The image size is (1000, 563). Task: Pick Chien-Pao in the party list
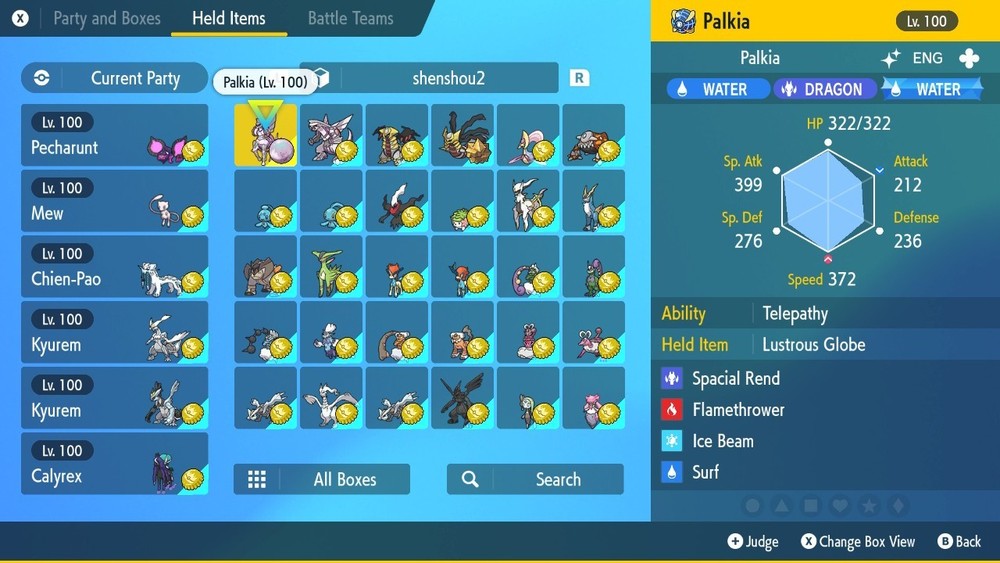pyautogui.click(x=114, y=267)
